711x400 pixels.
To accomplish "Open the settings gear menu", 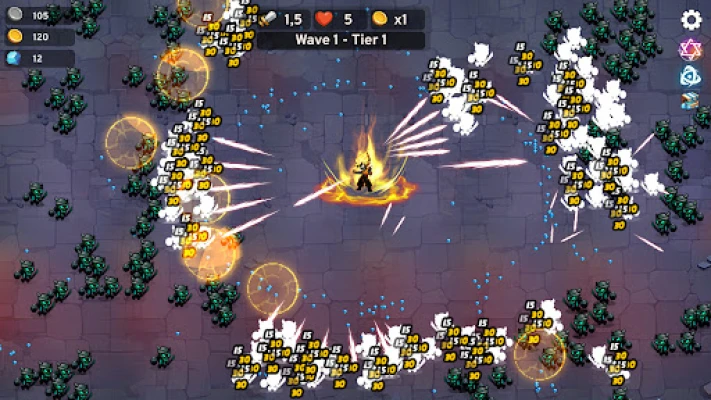I will click(691, 19).
